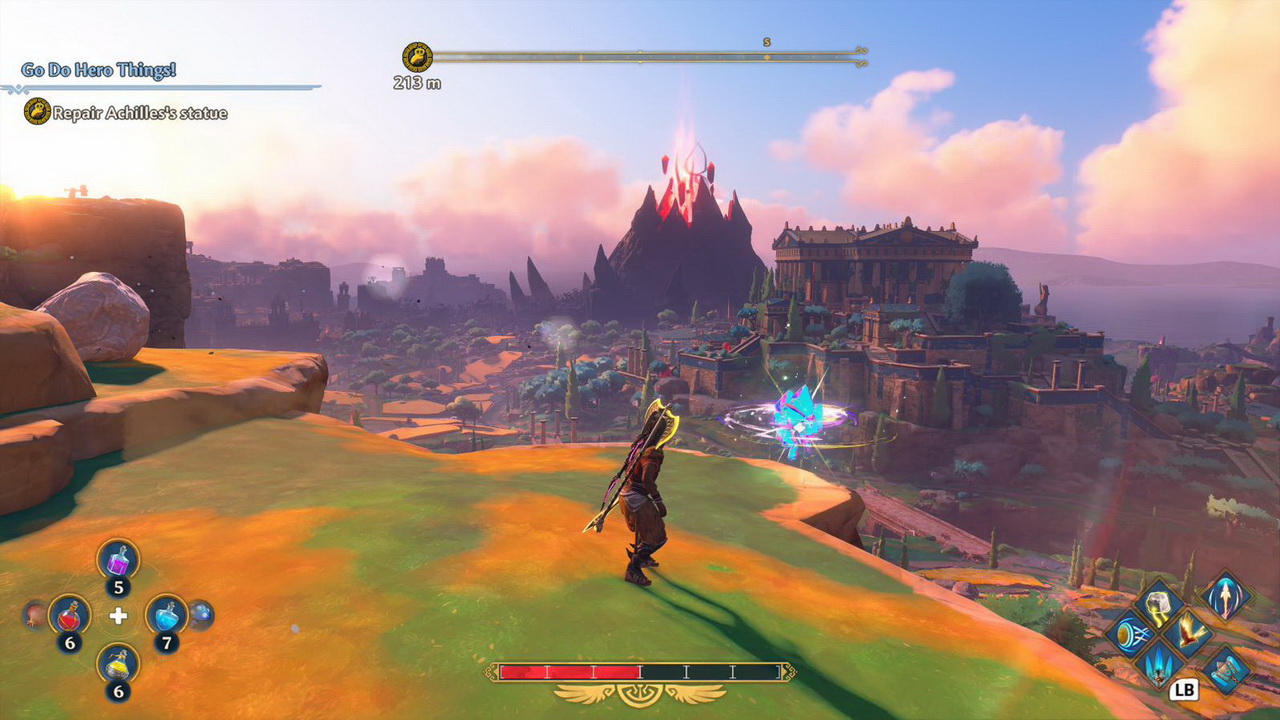Image resolution: width=1280 pixels, height=720 pixels.
Task: Open the "Go Do Hero Things!" quest tracker
Action: (x=99, y=70)
